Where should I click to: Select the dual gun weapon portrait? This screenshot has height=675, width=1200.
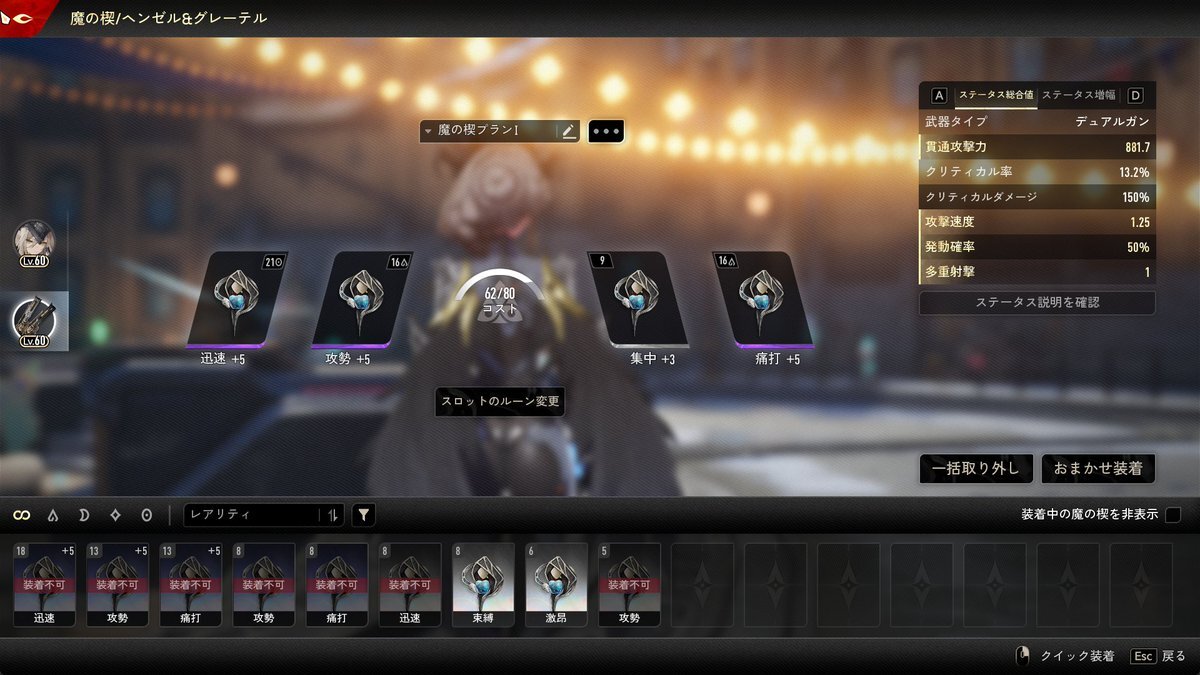[x=33, y=320]
